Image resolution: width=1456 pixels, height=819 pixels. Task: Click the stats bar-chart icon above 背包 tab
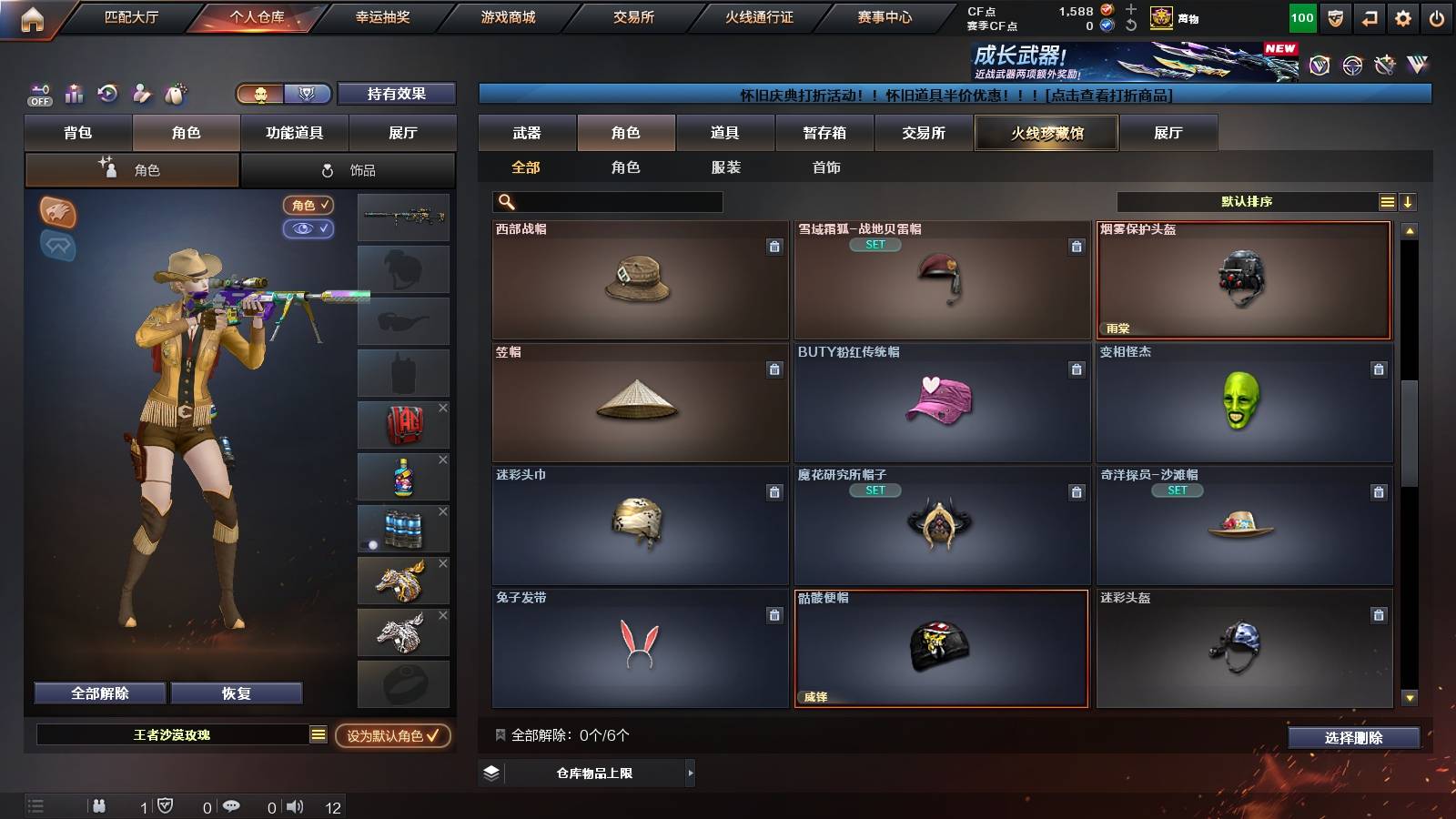pyautogui.click(x=75, y=94)
